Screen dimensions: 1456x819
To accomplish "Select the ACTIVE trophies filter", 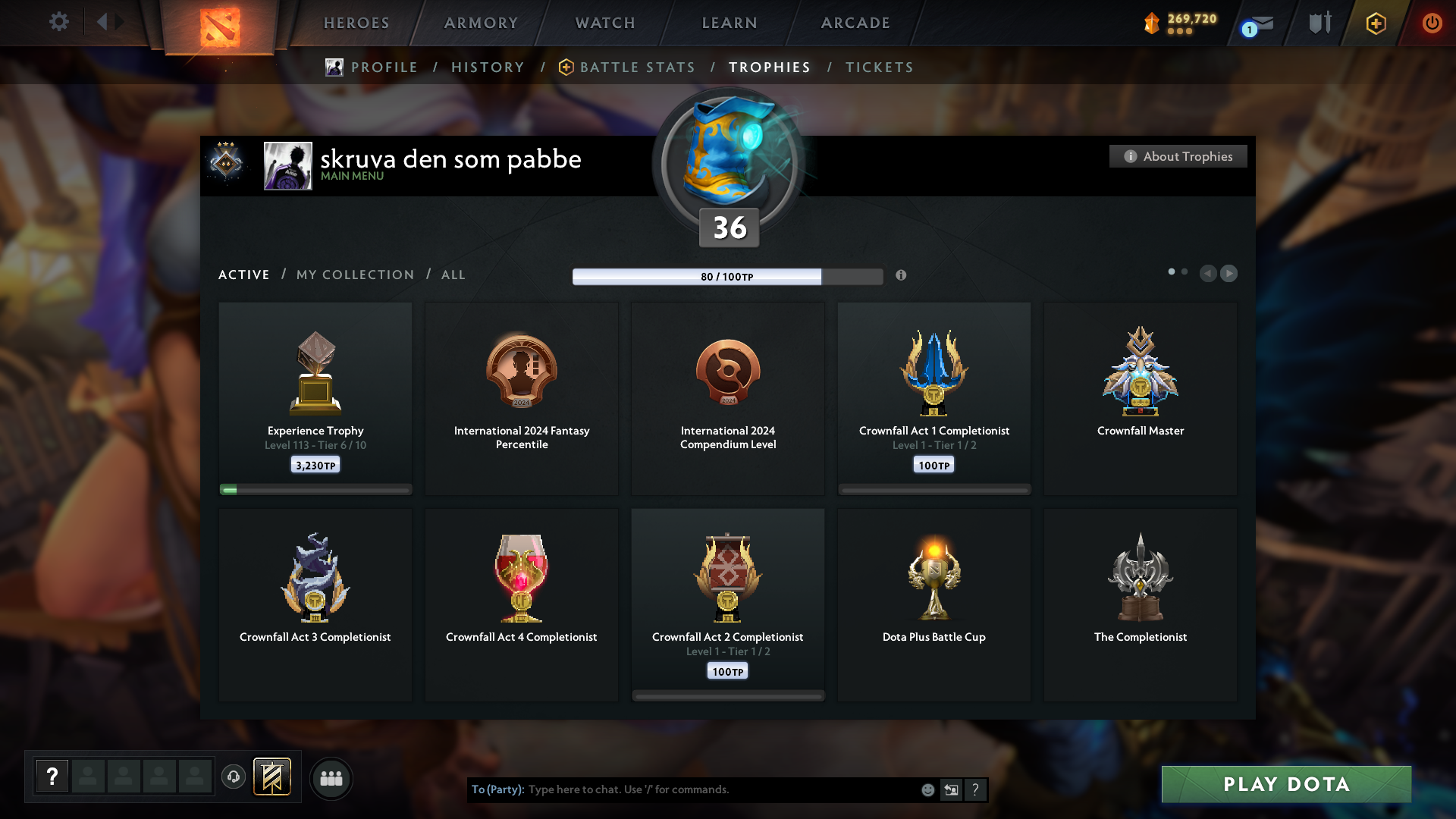I will click(x=243, y=275).
